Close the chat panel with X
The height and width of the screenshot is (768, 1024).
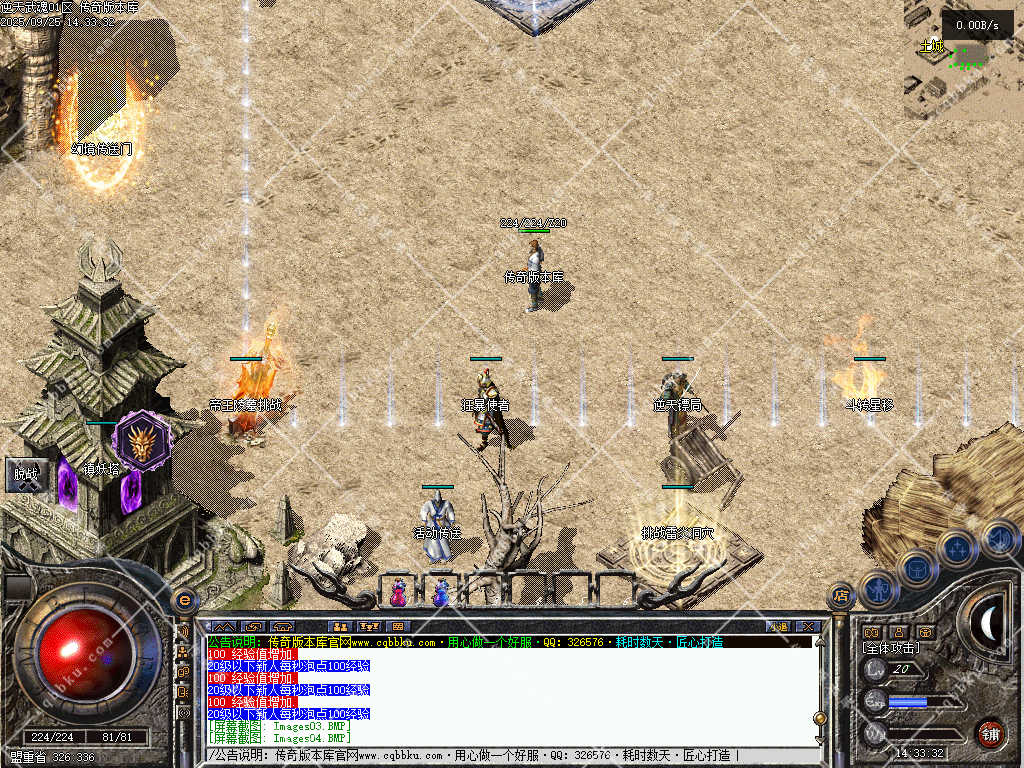point(808,627)
